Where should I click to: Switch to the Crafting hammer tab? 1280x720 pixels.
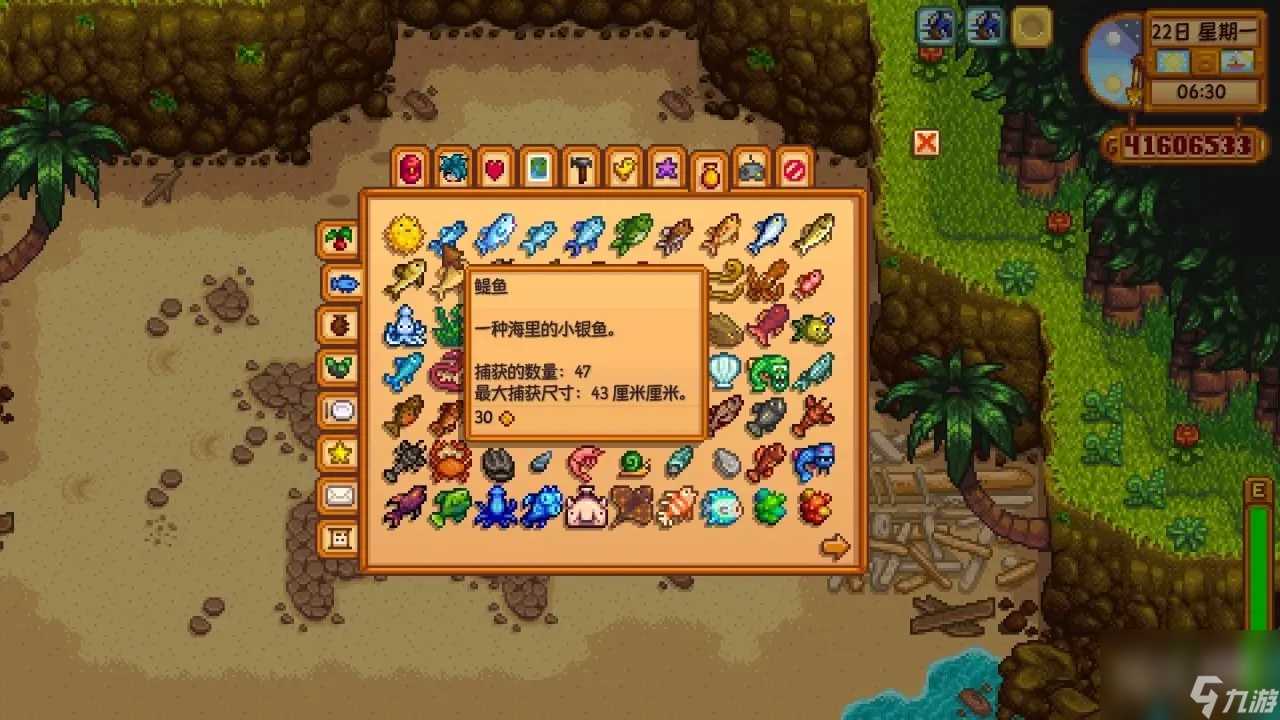pyautogui.click(x=580, y=170)
